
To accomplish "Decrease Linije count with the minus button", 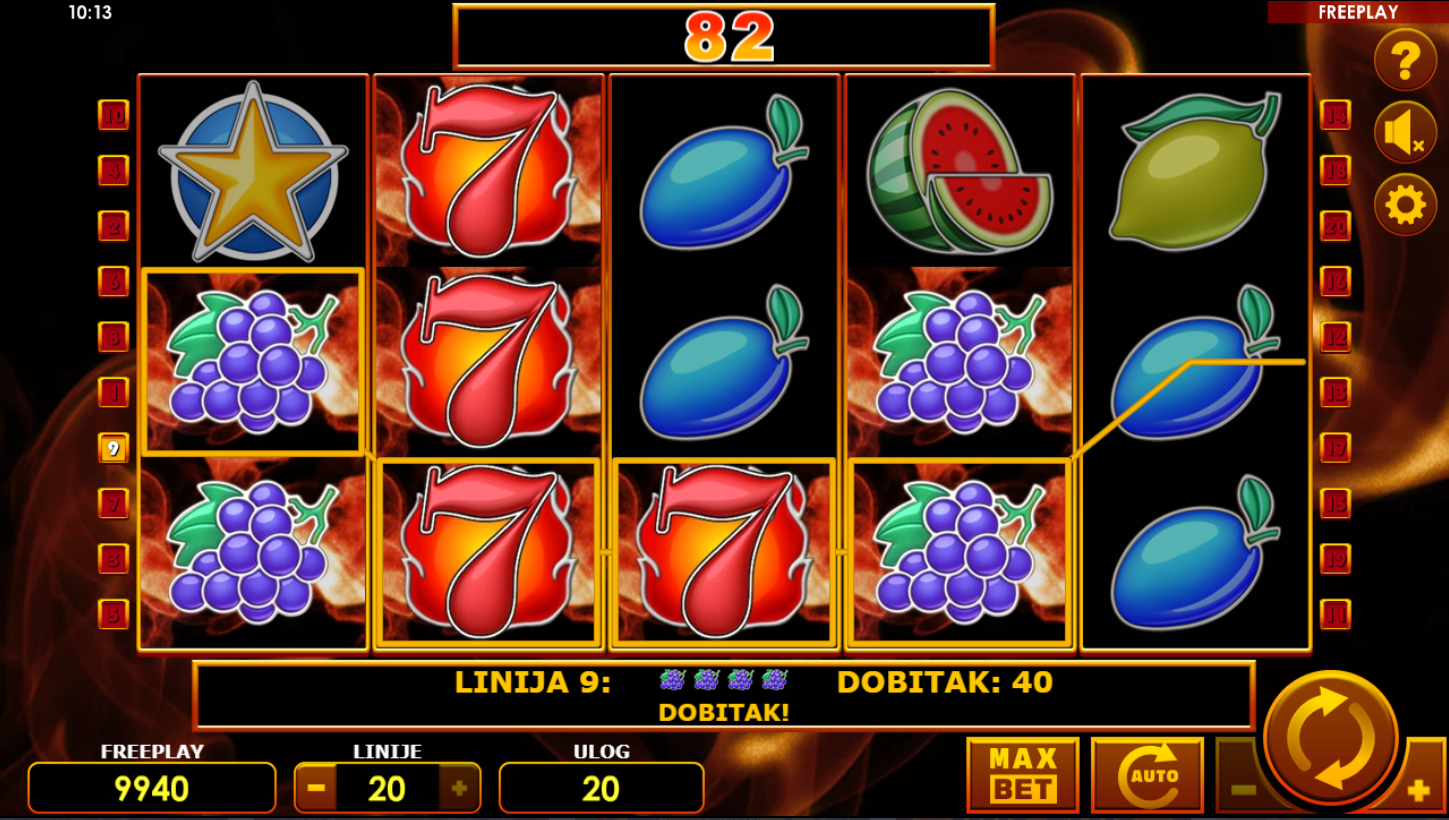I will pyautogui.click(x=316, y=788).
